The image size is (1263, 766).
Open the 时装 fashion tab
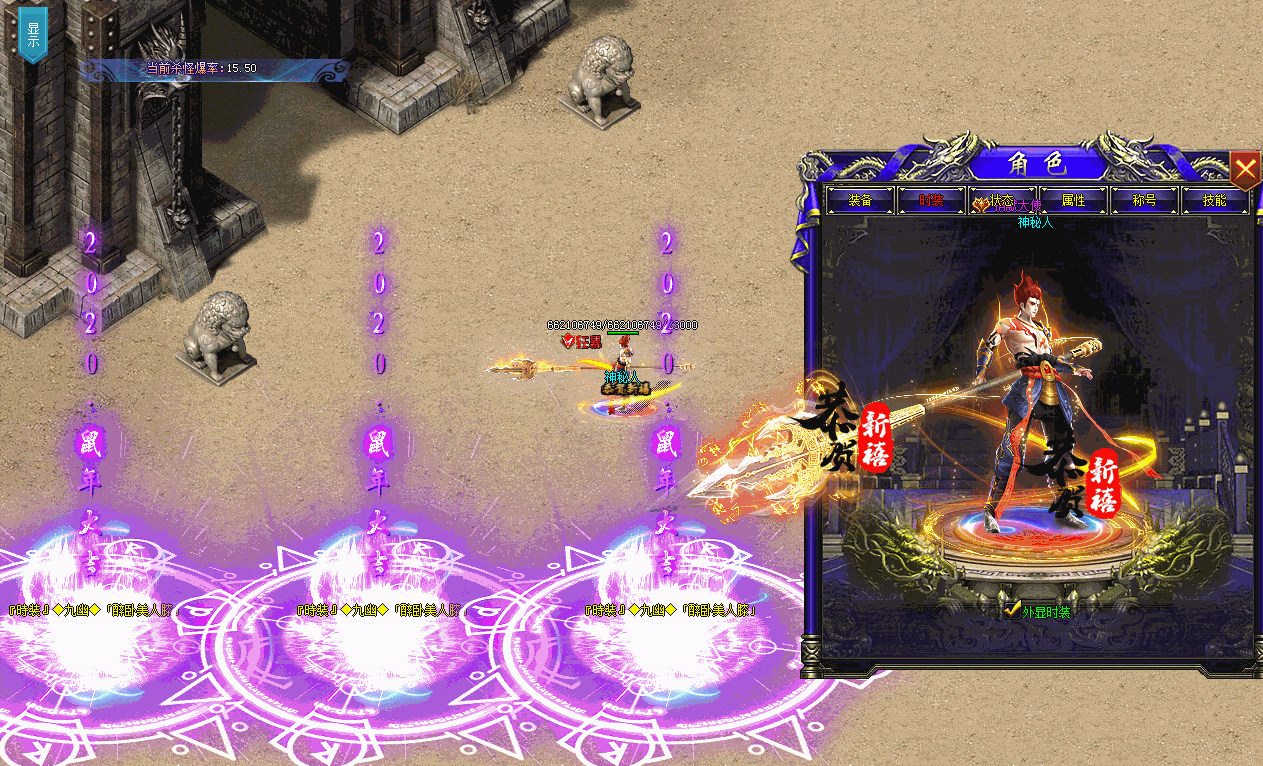tap(931, 200)
